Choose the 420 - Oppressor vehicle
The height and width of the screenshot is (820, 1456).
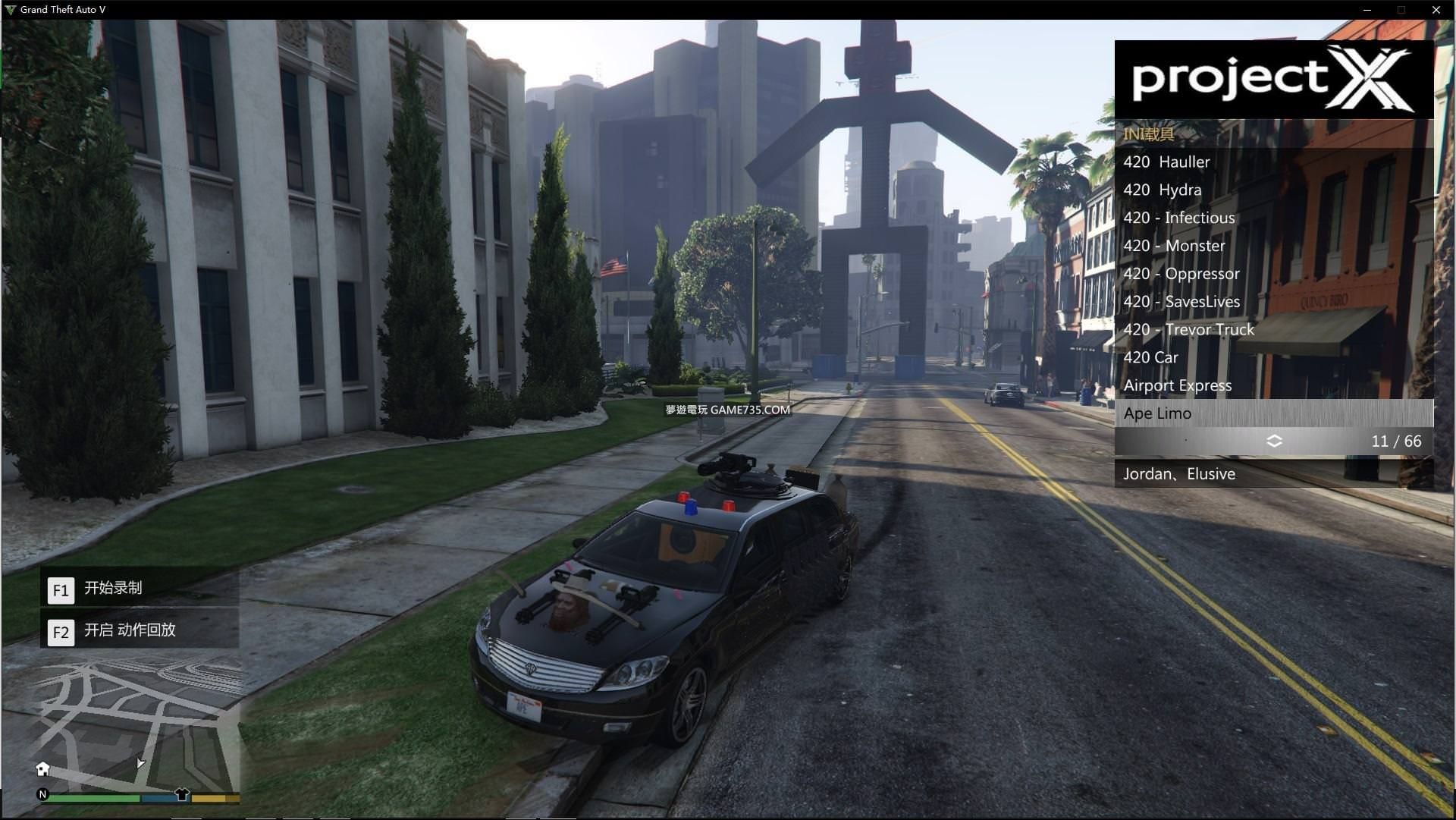[1181, 274]
